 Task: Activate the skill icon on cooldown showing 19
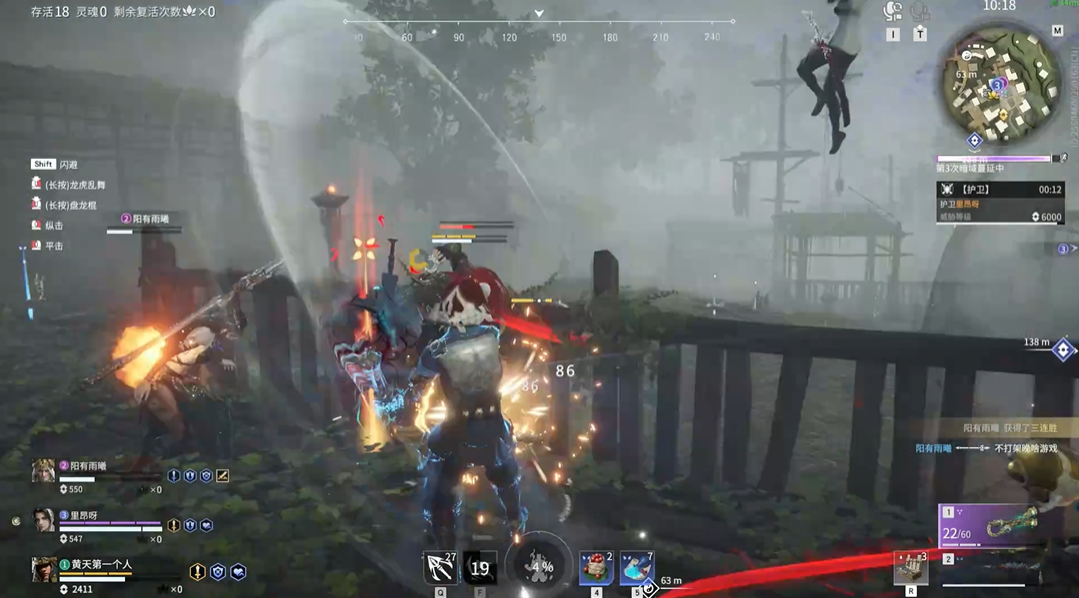point(480,568)
